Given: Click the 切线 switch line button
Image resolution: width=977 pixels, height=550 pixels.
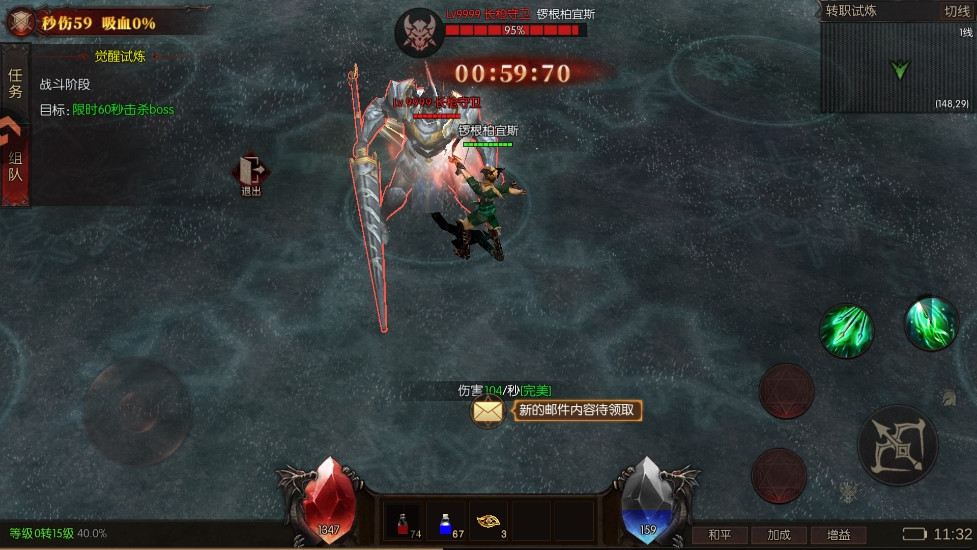Looking at the screenshot, I should [956, 11].
